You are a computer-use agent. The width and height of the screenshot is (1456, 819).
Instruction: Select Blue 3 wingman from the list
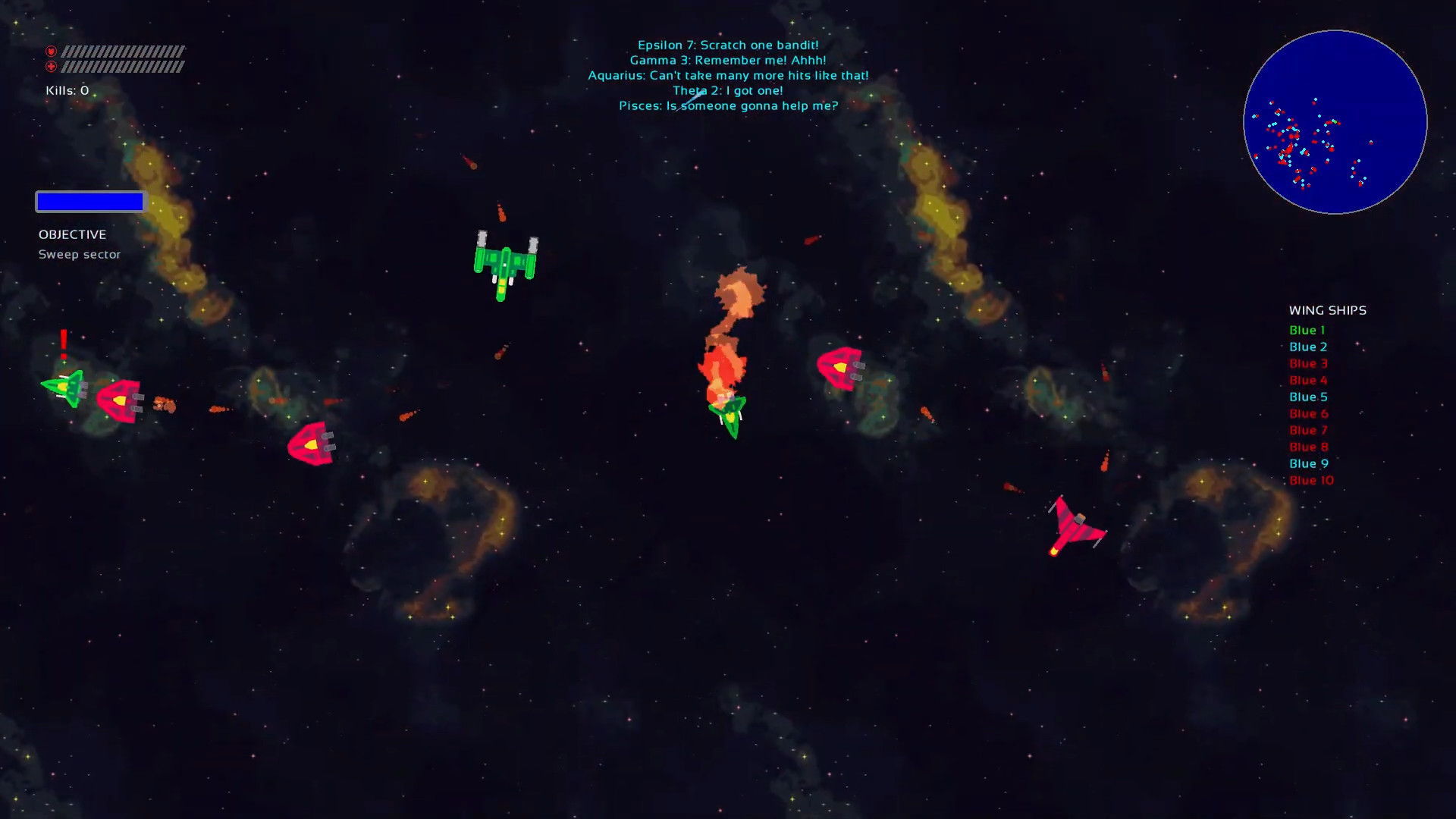coord(1307,363)
